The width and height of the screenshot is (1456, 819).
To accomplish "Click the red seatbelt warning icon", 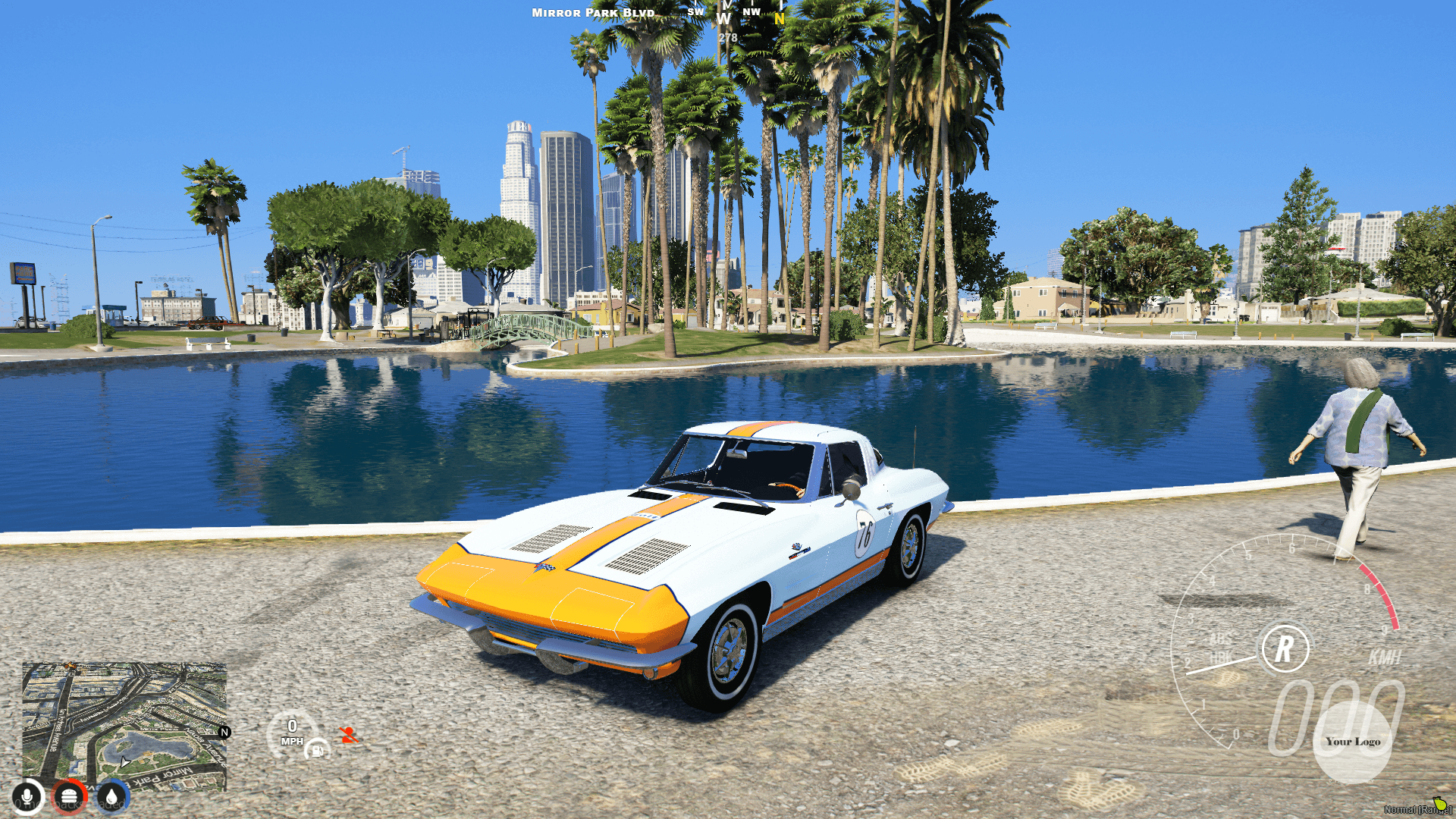I will [349, 736].
